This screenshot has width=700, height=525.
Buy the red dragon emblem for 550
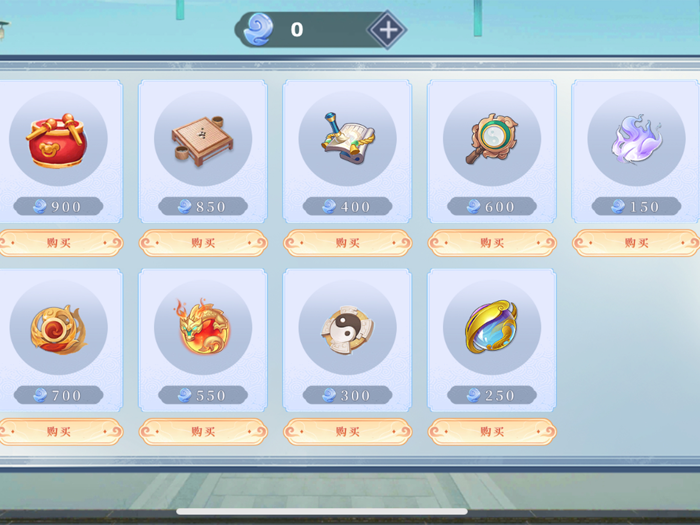click(203, 432)
